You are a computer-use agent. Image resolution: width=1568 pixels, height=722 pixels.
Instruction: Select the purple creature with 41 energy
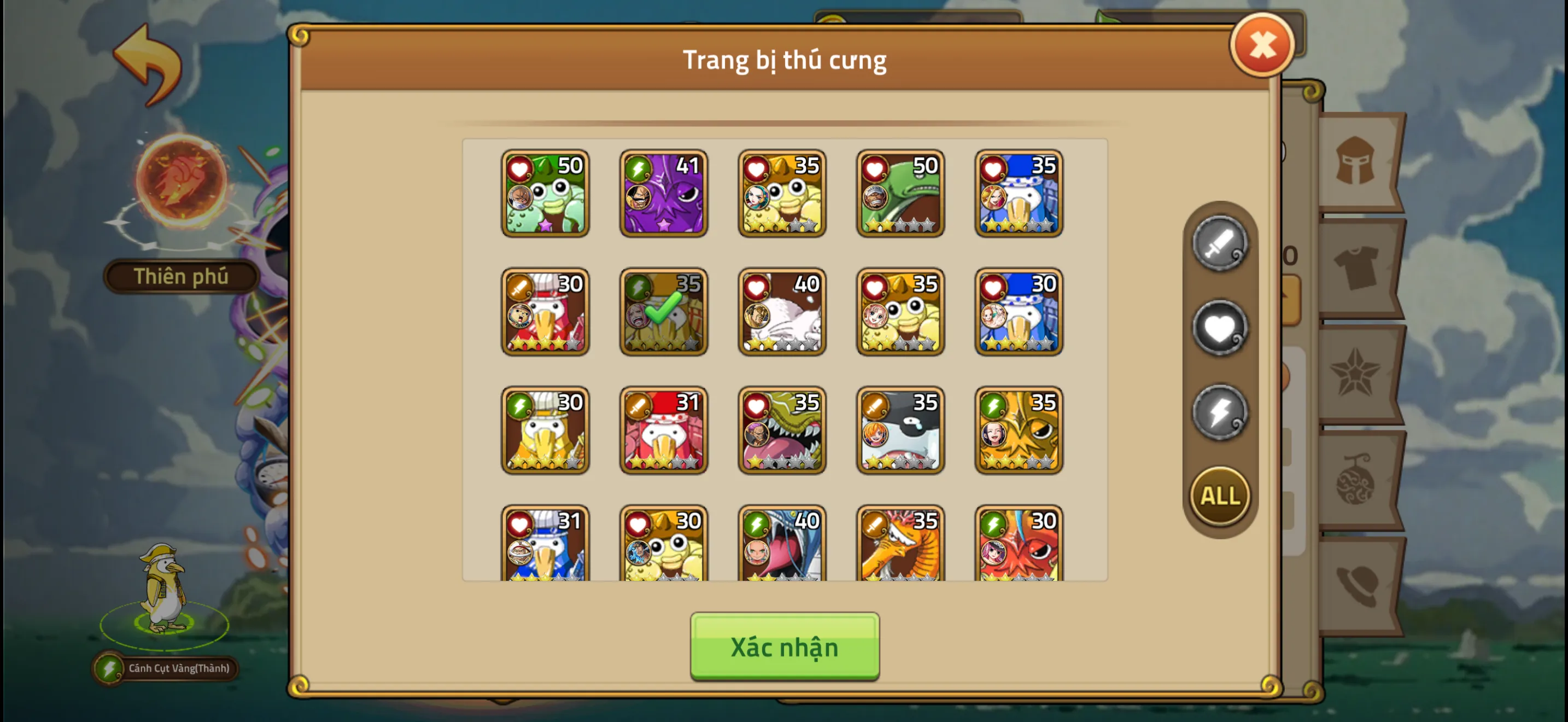pos(664,194)
